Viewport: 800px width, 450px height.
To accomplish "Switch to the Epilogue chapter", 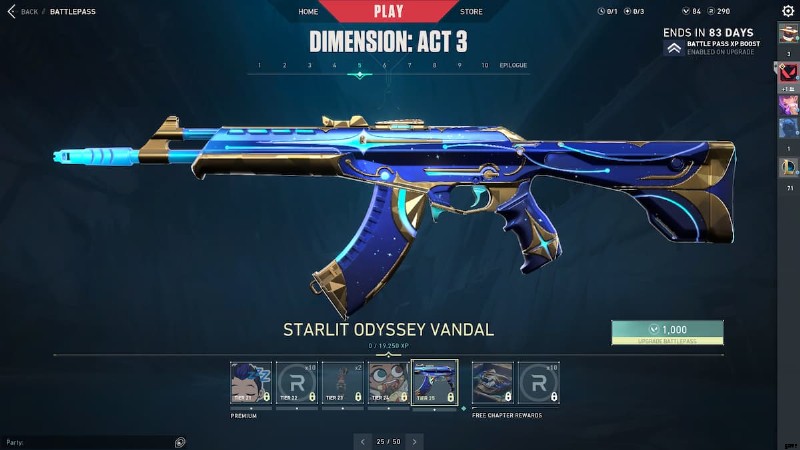I will pos(513,65).
